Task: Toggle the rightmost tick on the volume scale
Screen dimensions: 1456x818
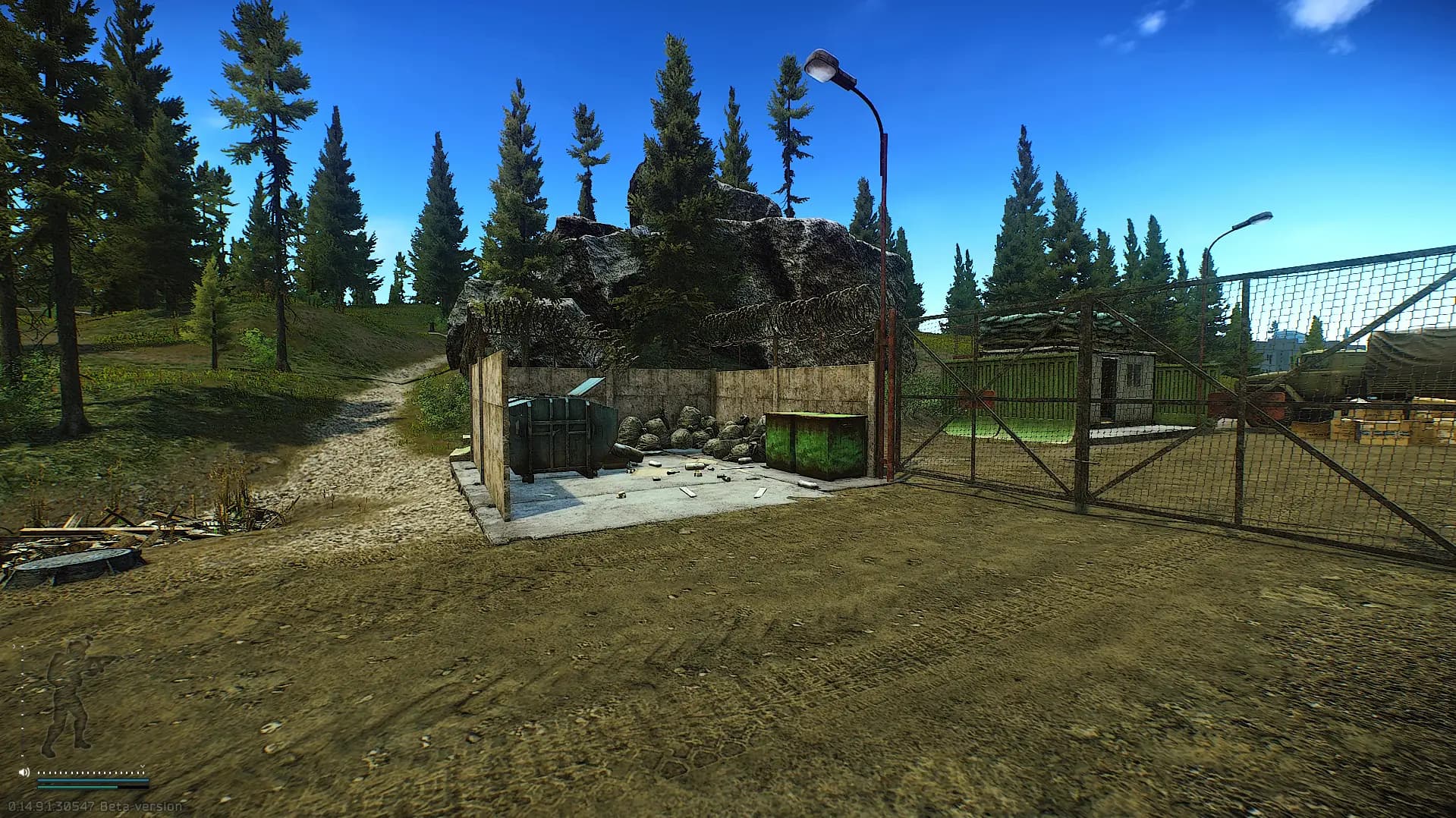Action: pos(144,772)
